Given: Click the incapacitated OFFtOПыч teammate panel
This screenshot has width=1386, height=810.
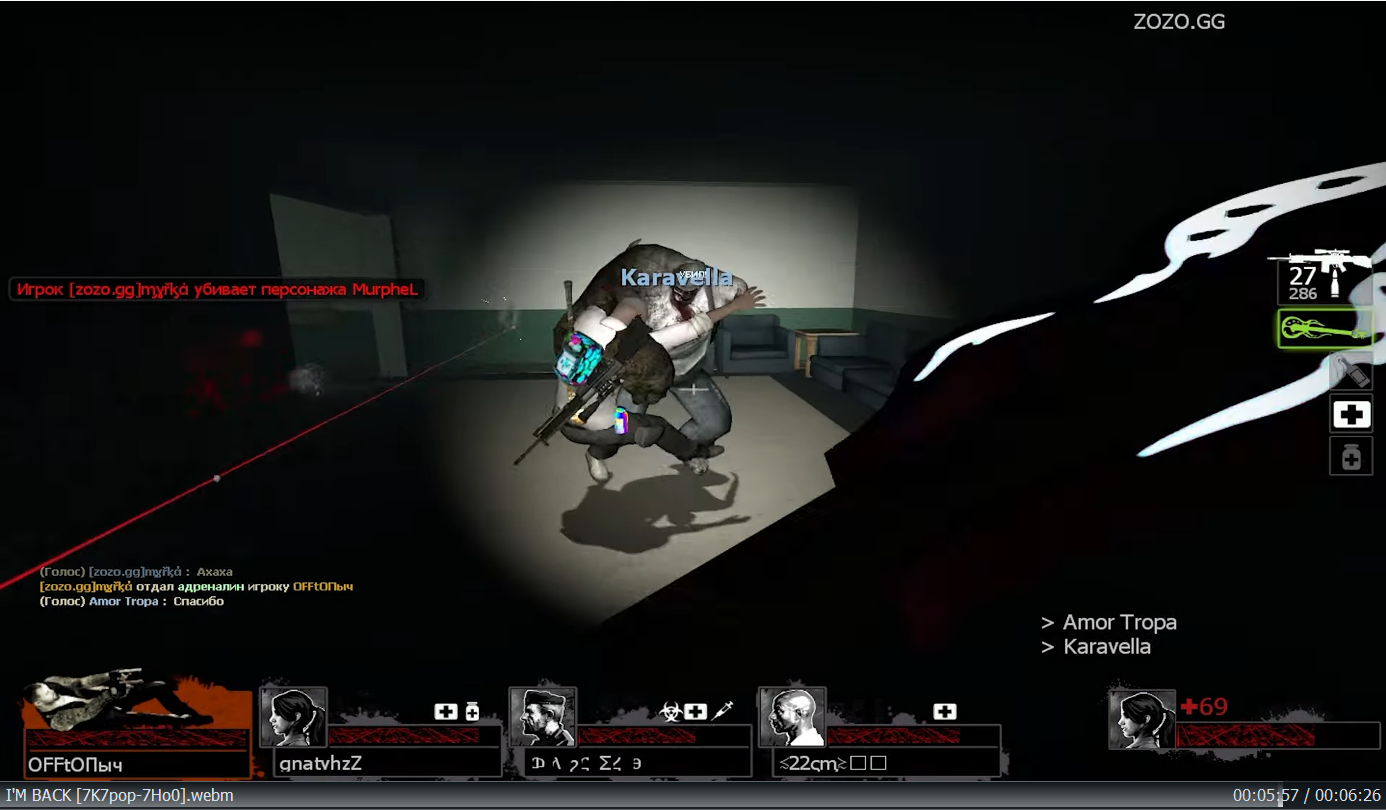Looking at the screenshot, I should 137,730.
